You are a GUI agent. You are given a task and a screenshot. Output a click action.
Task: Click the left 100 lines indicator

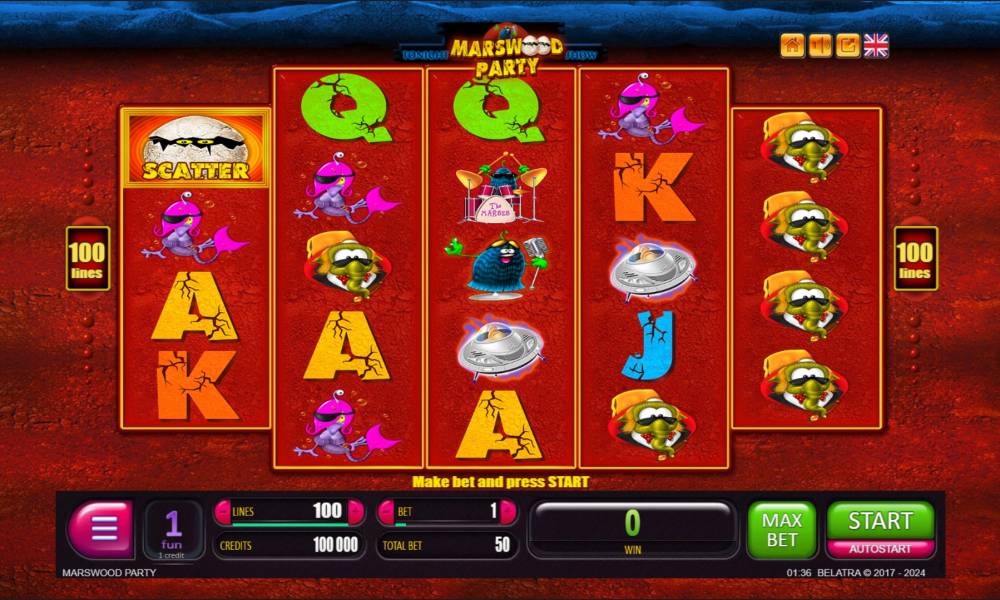point(88,258)
